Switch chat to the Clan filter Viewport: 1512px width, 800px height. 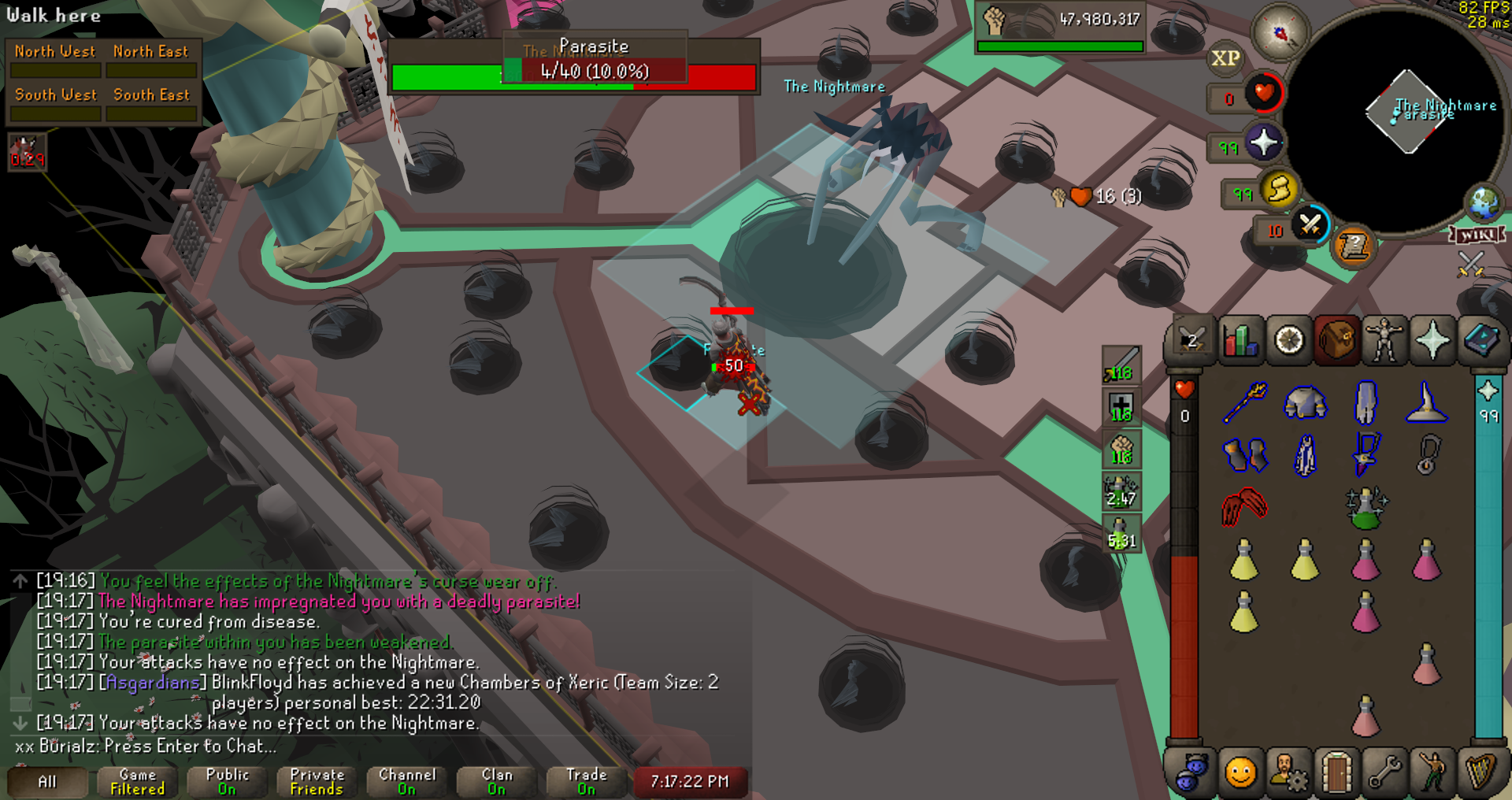(x=496, y=781)
